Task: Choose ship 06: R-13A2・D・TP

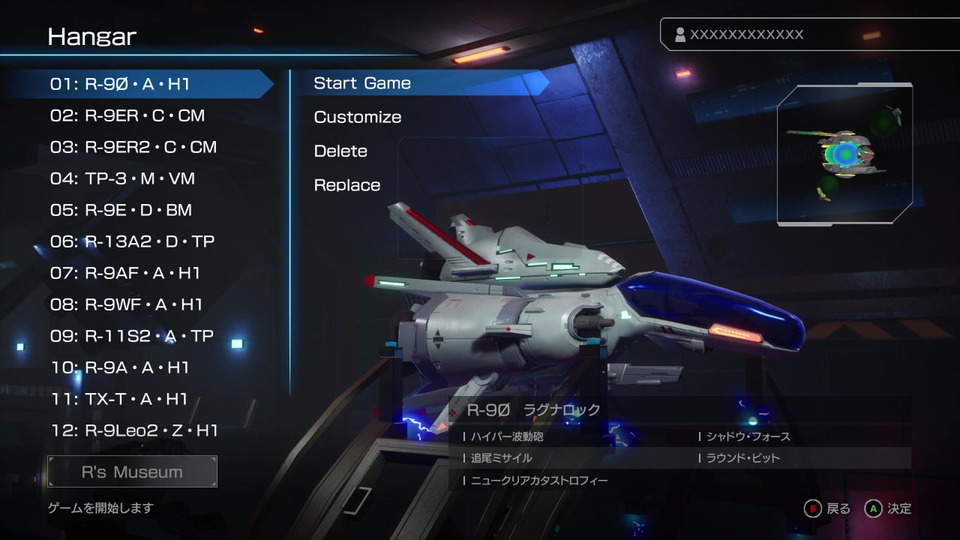Action: (132, 241)
